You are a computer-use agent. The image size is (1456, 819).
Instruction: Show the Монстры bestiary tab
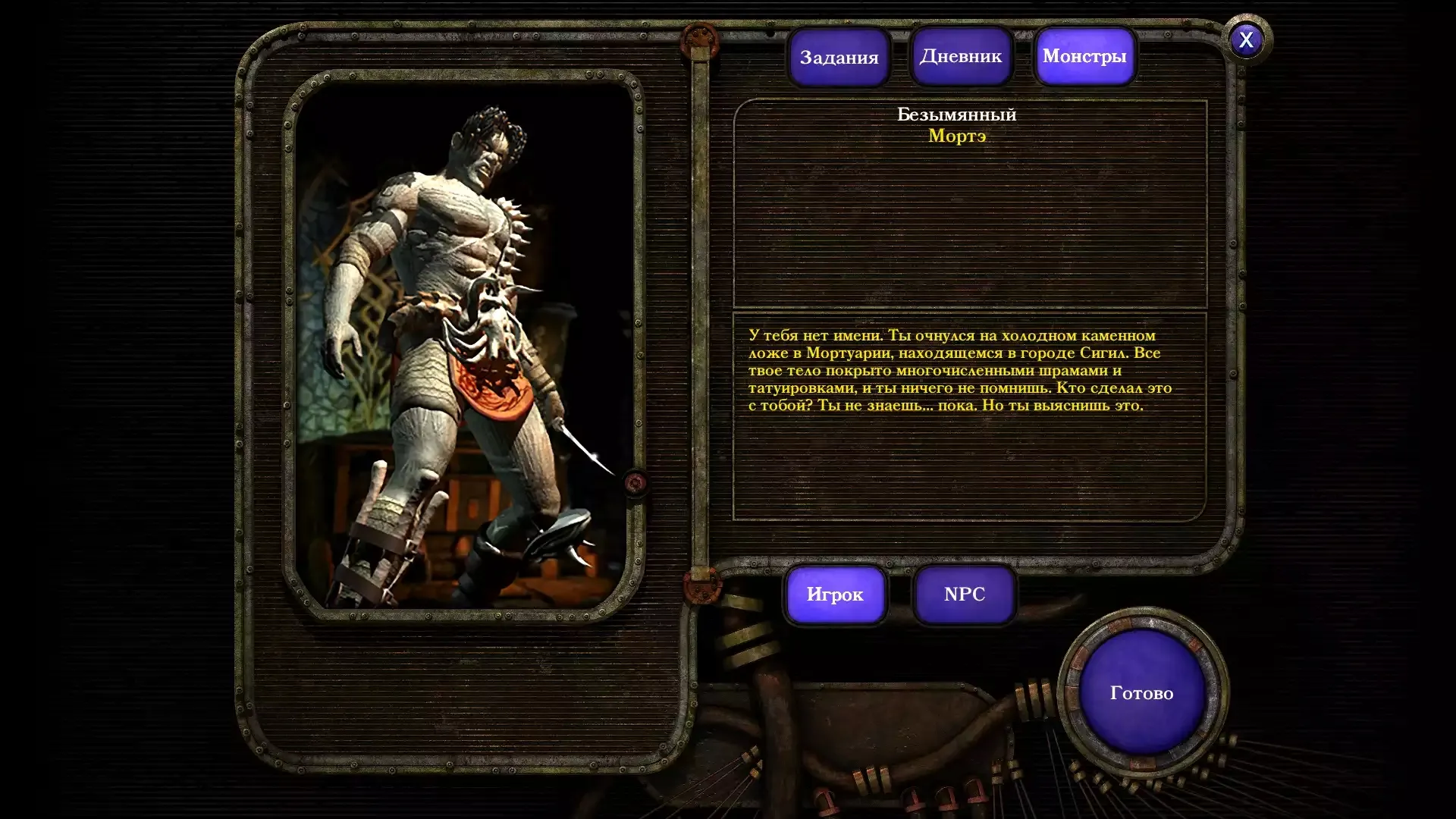[1084, 56]
